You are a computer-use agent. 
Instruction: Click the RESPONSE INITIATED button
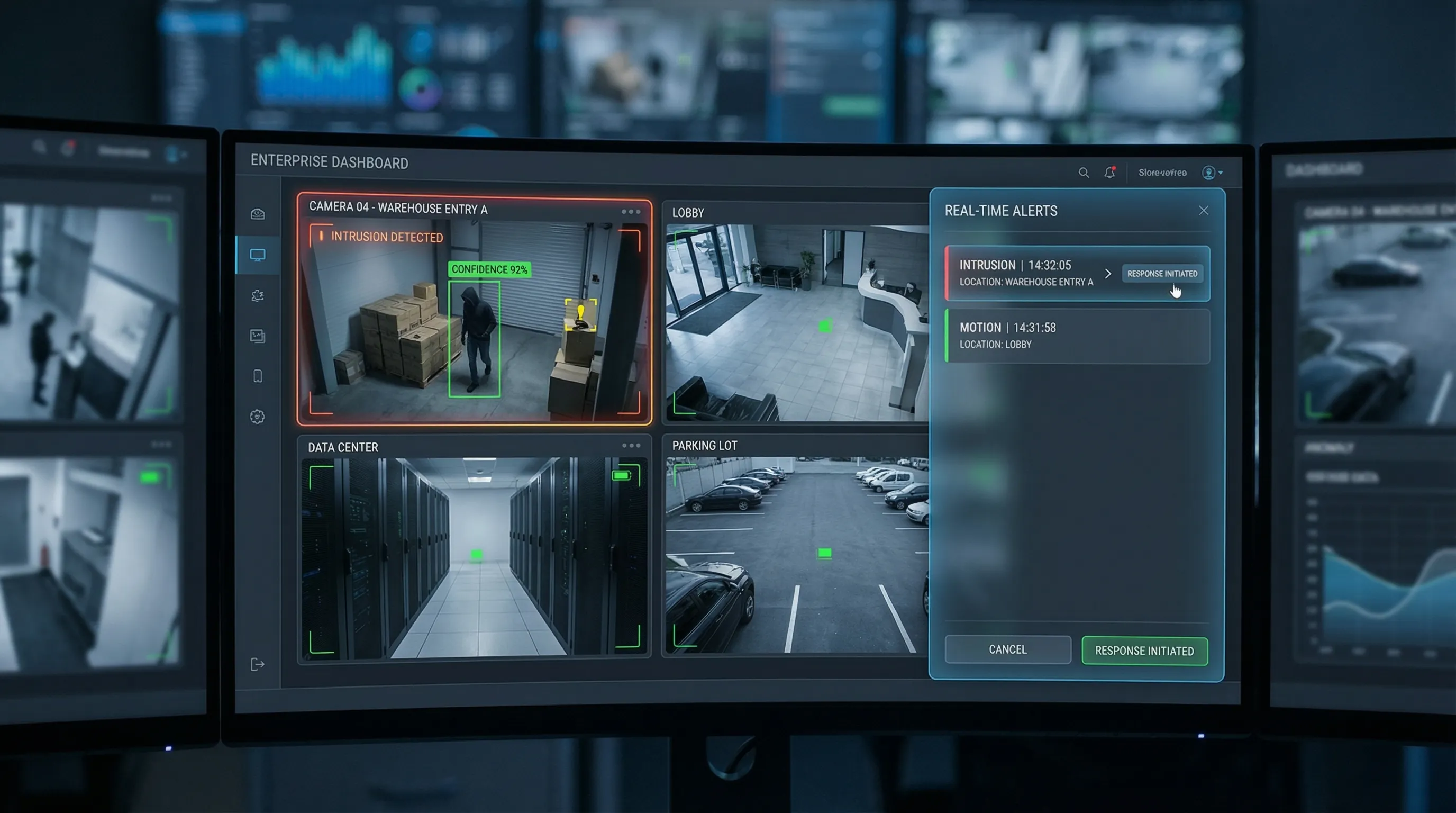(x=1144, y=651)
